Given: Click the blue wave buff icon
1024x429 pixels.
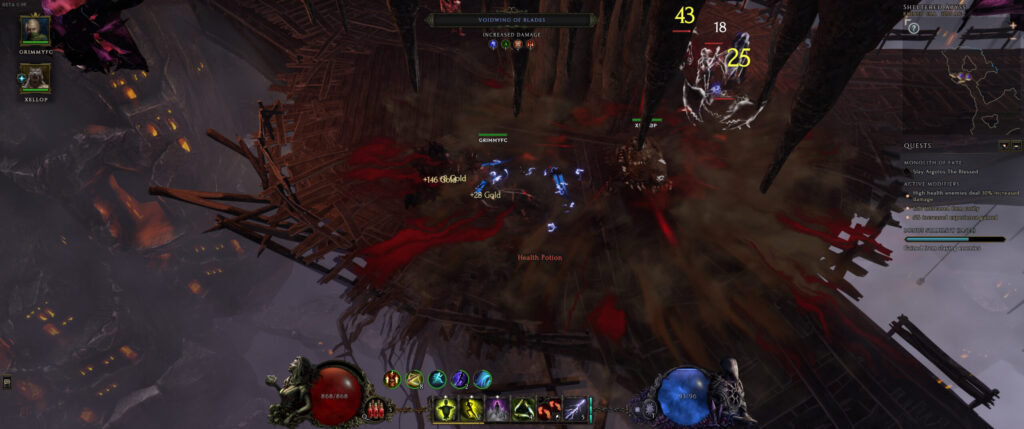Looking at the screenshot, I should [x=483, y=379].
